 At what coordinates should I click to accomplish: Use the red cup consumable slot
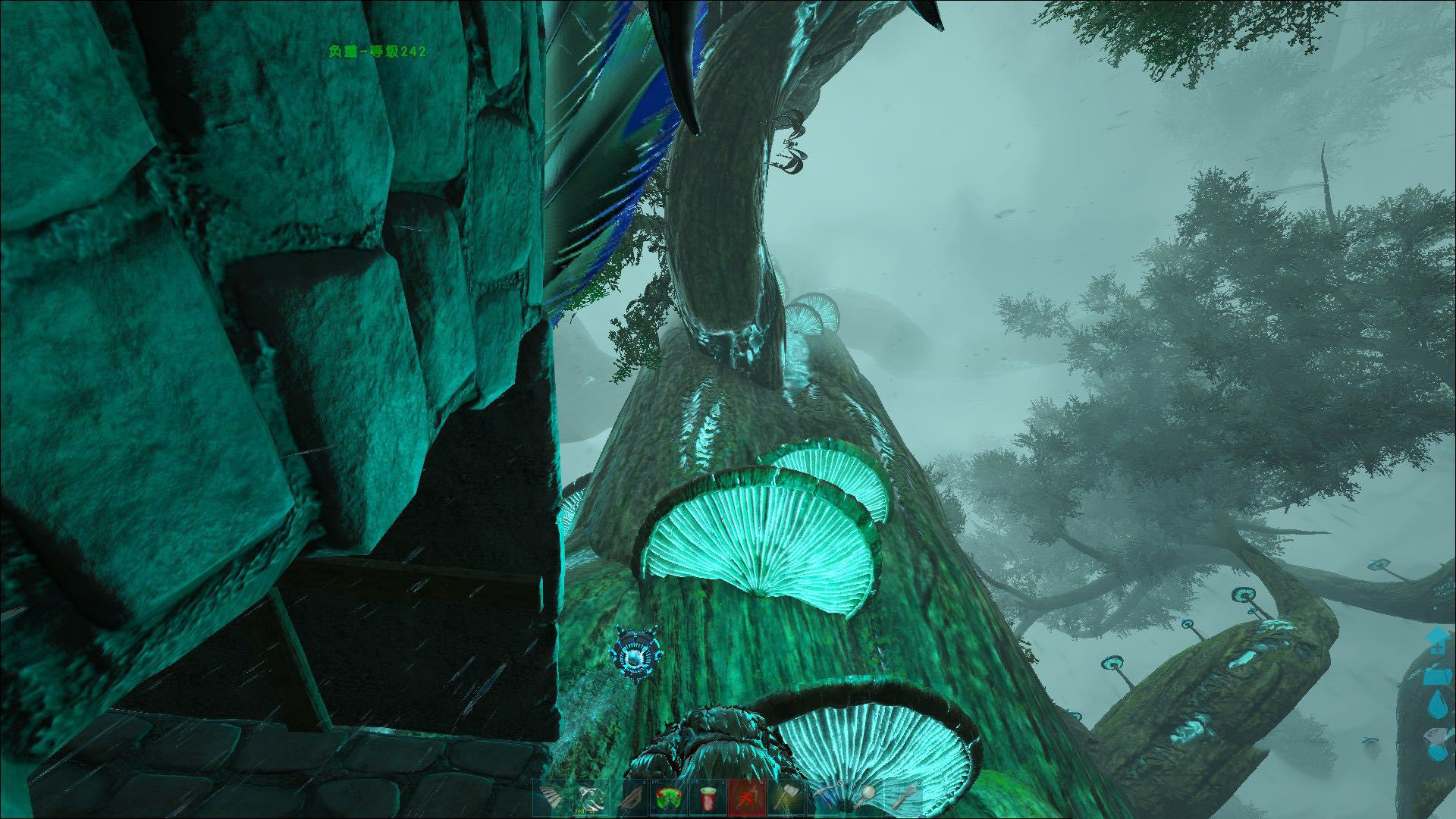[x=707, y=799]
